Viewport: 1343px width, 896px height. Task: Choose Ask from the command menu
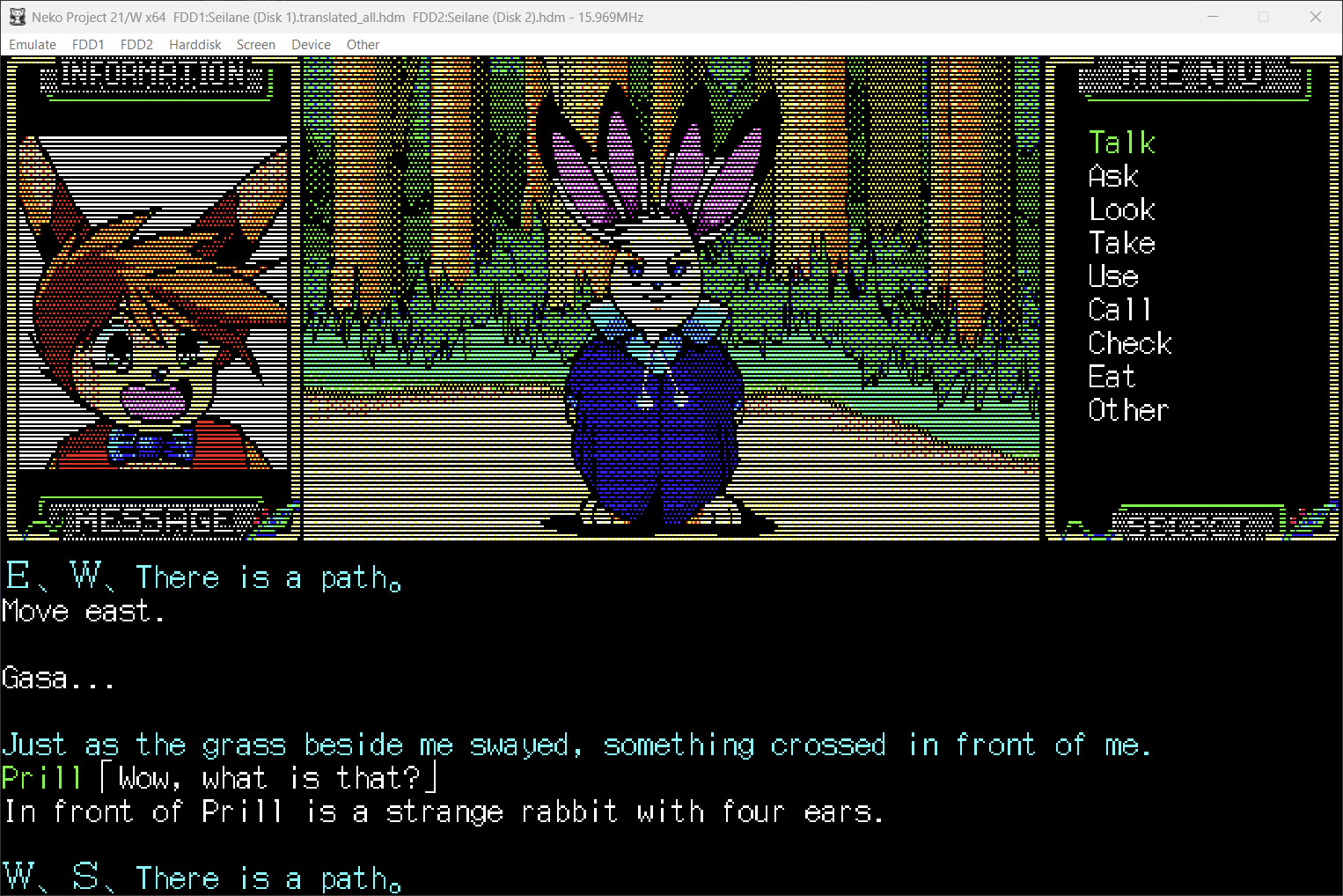[1113, 176]
